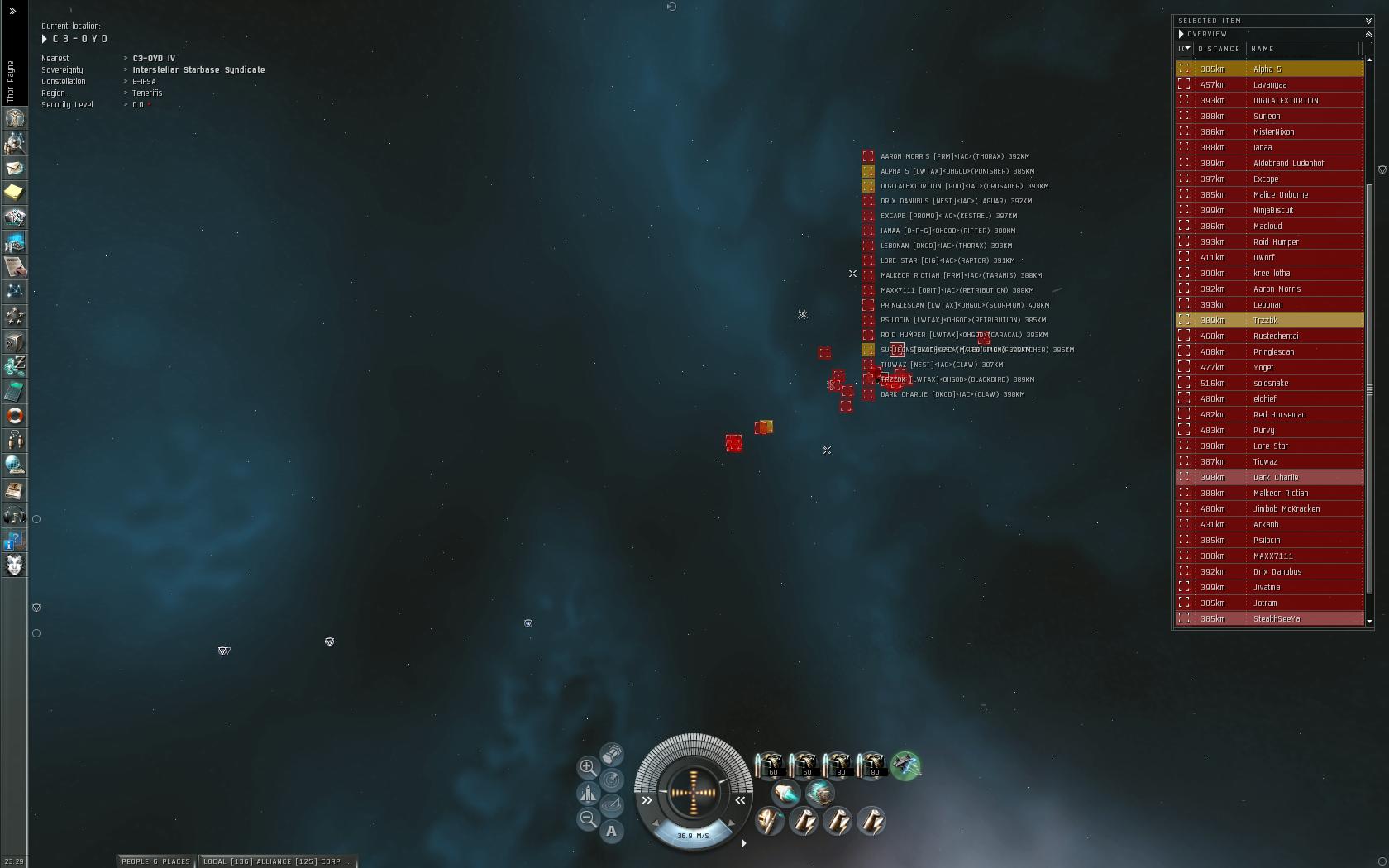The height and width of the screenshot is (868, 1389).
Task: Click the zoom-in magnifier button
Action: [587, 767]
